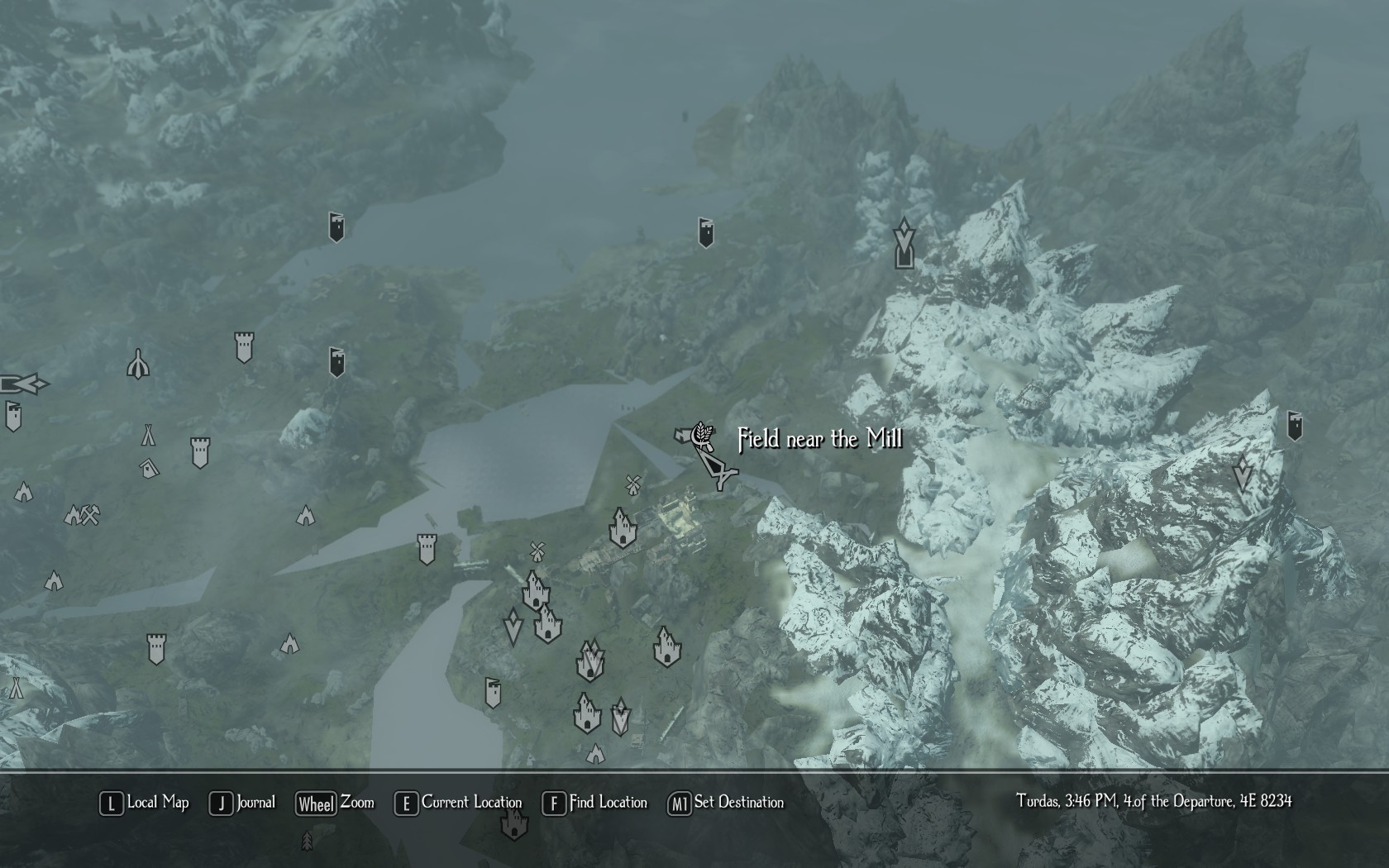This screenshot has height=868, width=1389.
Task: Jump to Current Location on the map
Action: pyautogui.click(x=459, y=803)
